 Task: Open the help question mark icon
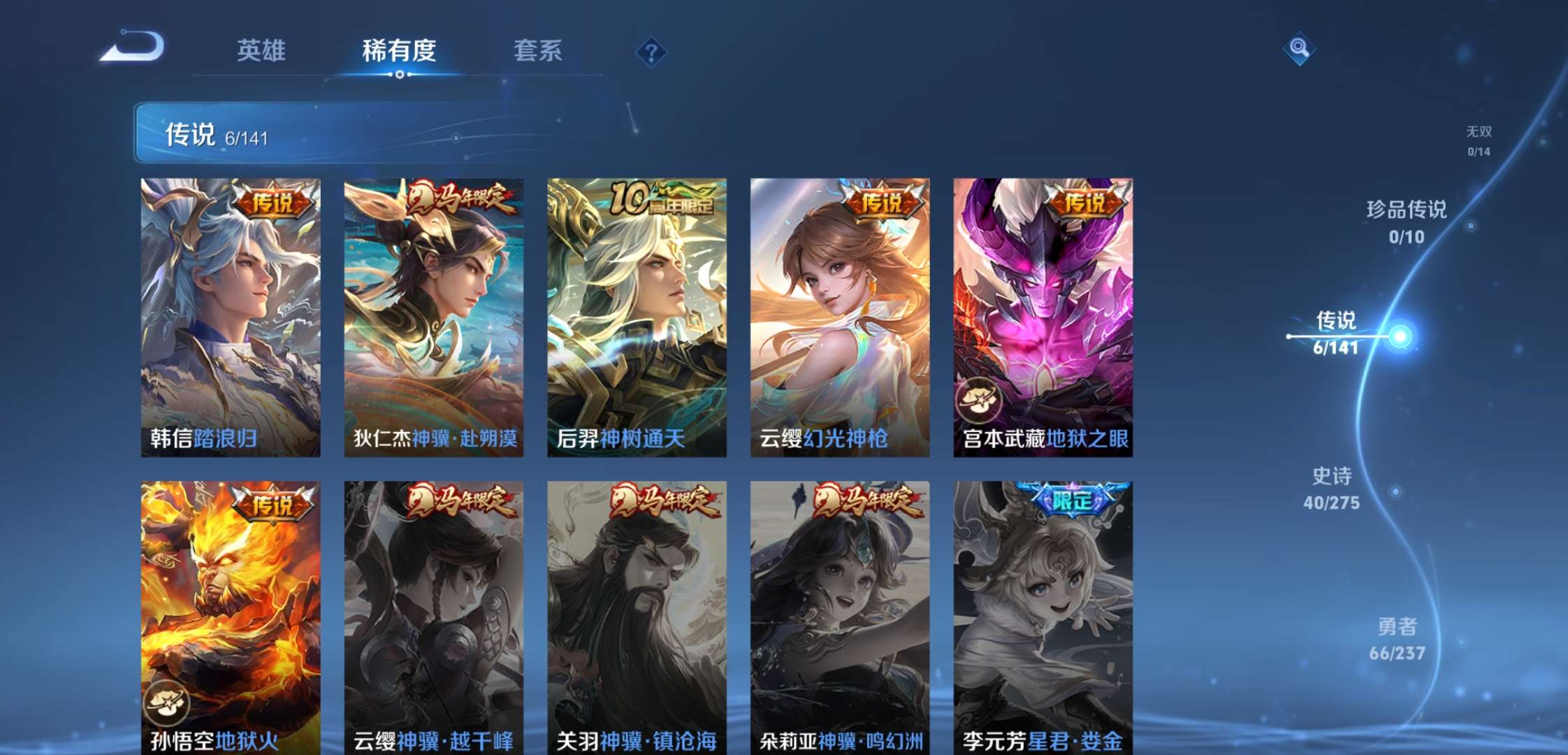[650, 51]
